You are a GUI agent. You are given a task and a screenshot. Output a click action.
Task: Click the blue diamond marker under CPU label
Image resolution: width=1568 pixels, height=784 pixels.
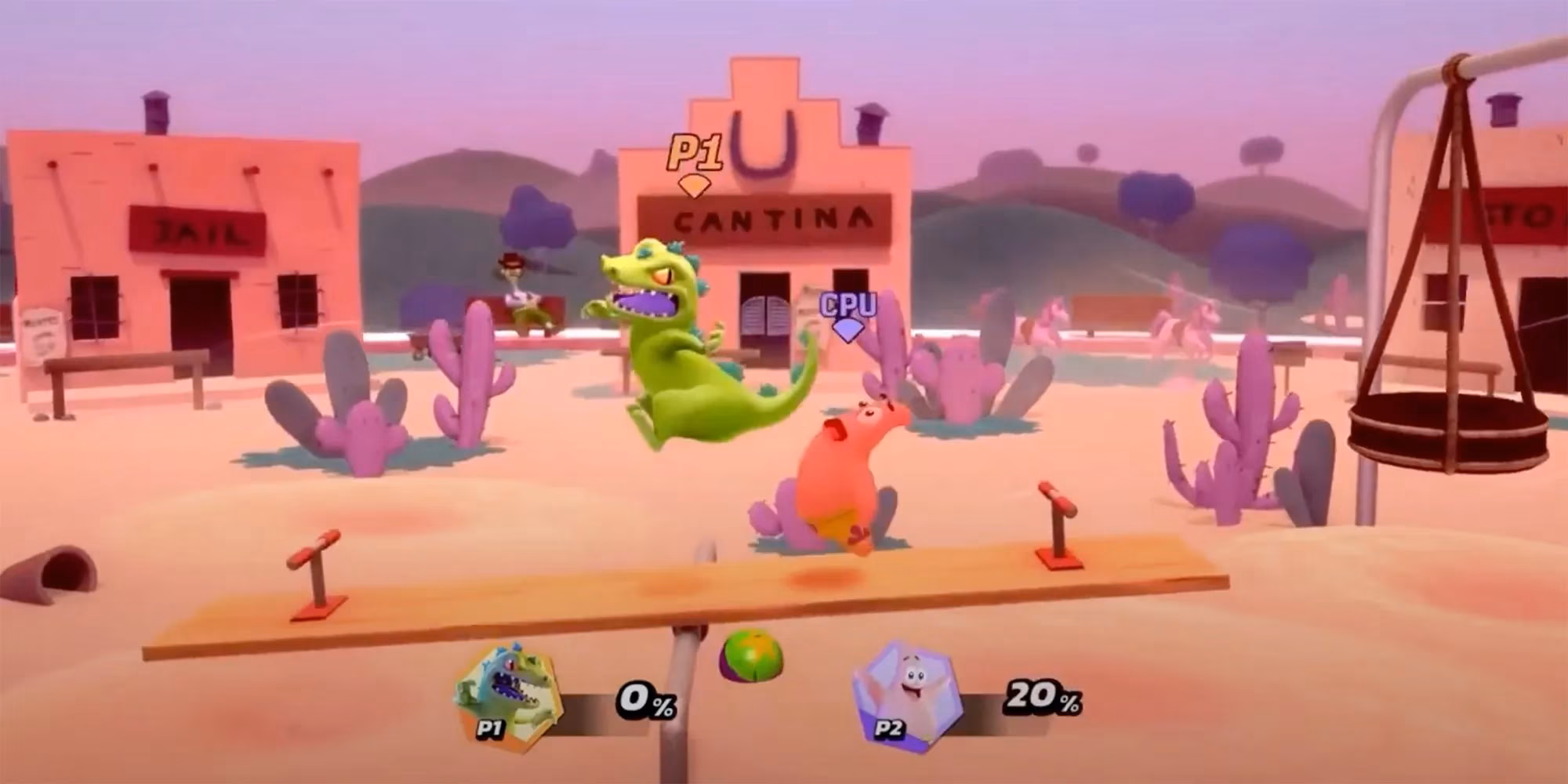pyautogui.click(x=847, y=329)
